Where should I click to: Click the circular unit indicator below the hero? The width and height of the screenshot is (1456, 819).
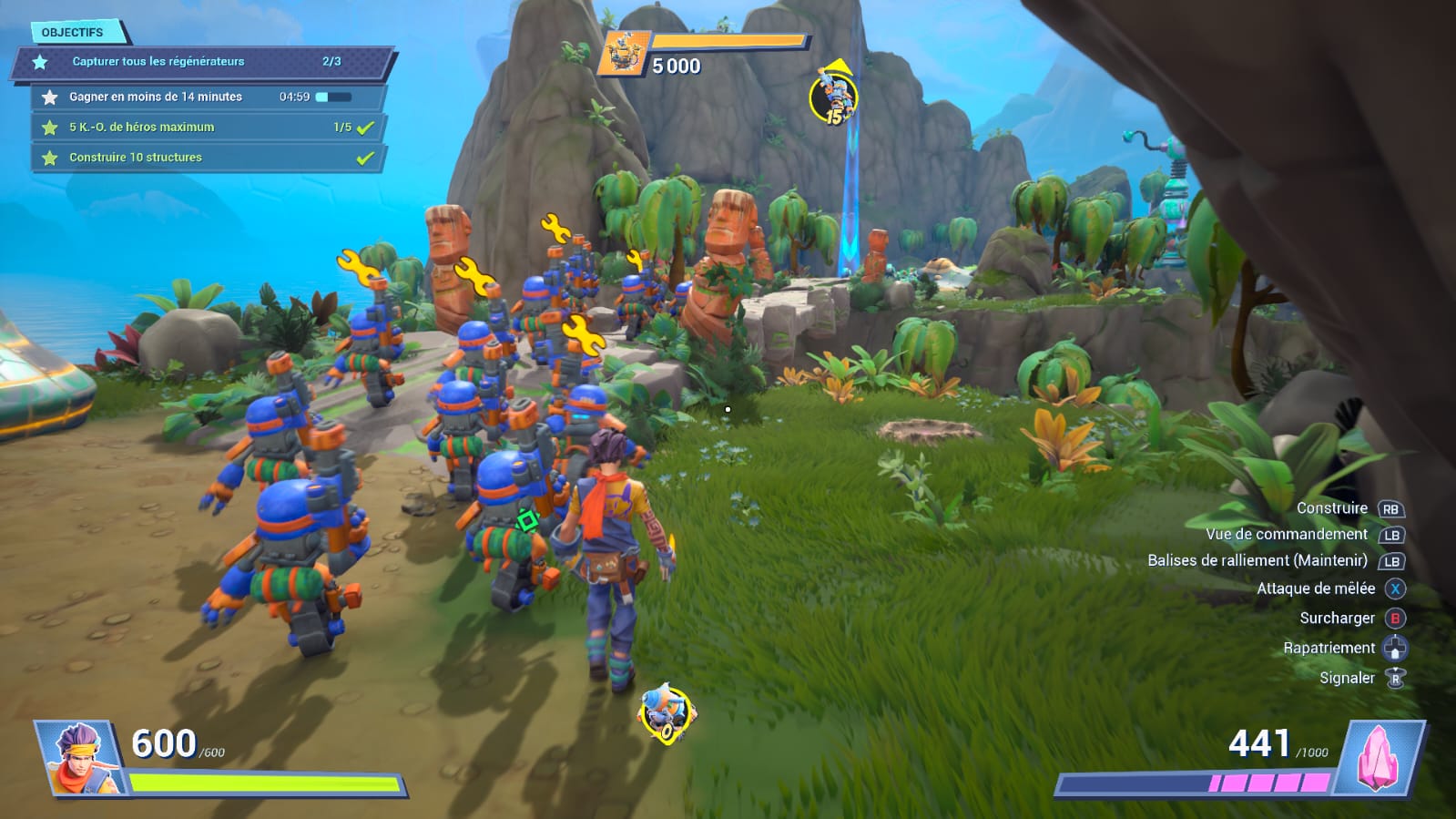[667, 715]
